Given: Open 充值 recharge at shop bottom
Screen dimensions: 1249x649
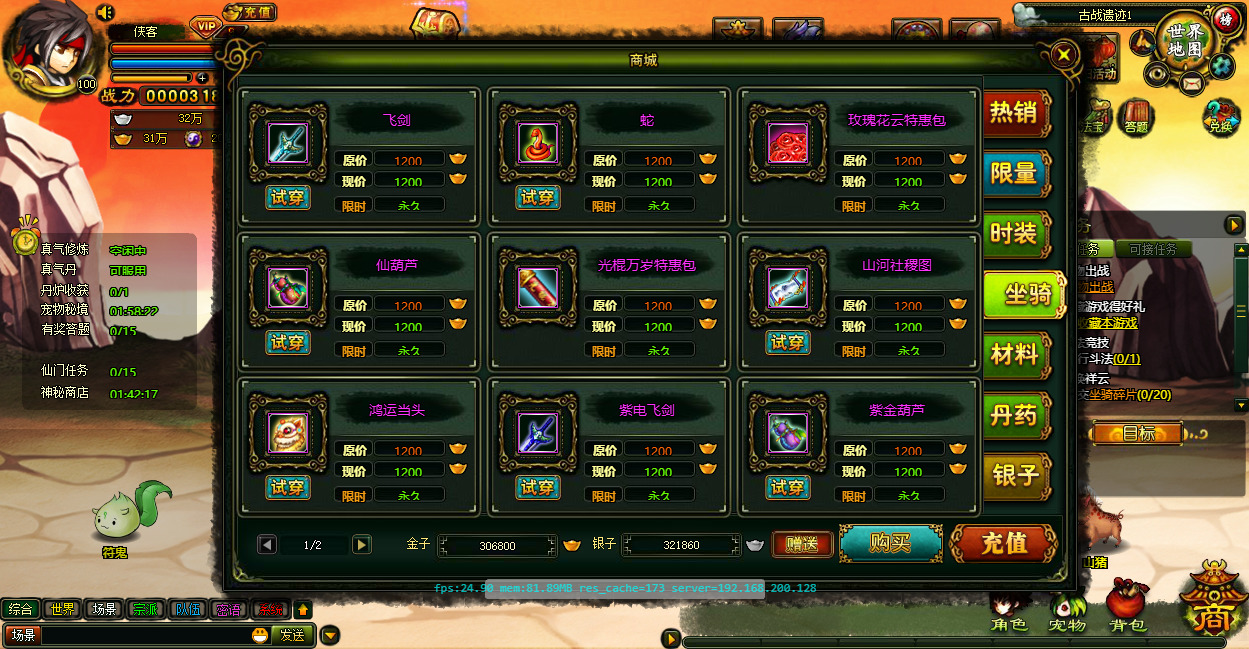Looking at the screenshot, I should (1004, 543).
